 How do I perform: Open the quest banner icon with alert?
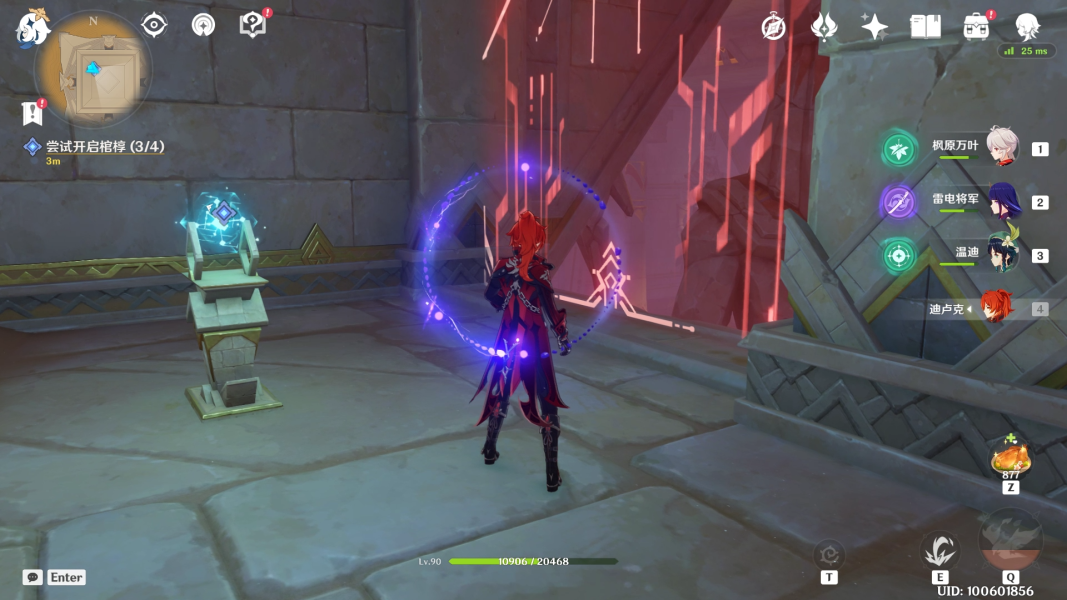click(x=33, y=112)
